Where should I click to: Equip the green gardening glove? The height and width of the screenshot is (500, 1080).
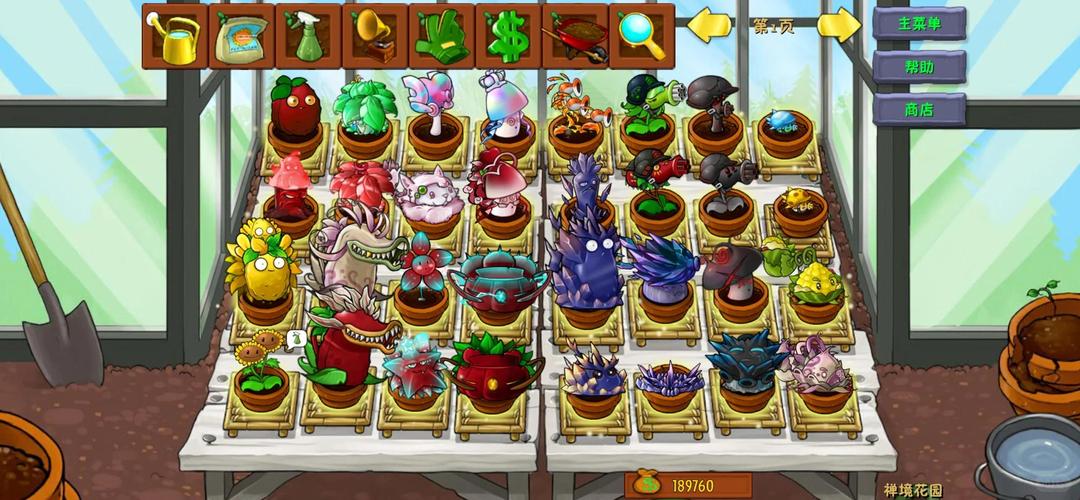(441, 35)
